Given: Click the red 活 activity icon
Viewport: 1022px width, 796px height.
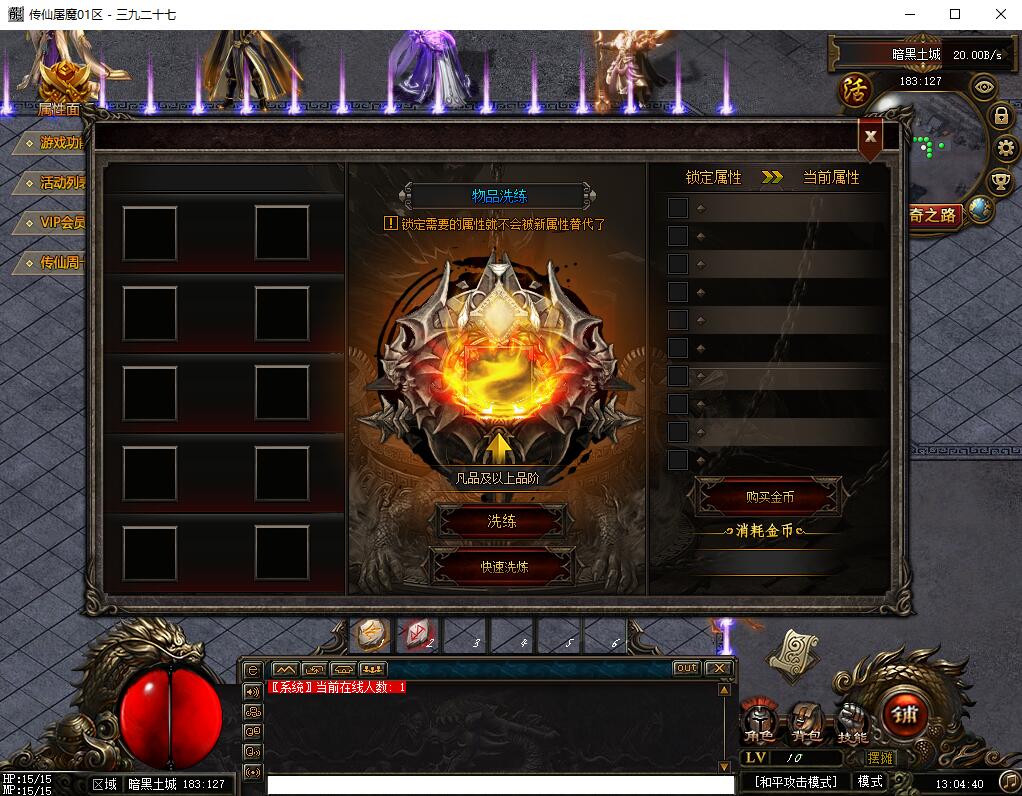Looking at the screenshot, I should point(855,88).
